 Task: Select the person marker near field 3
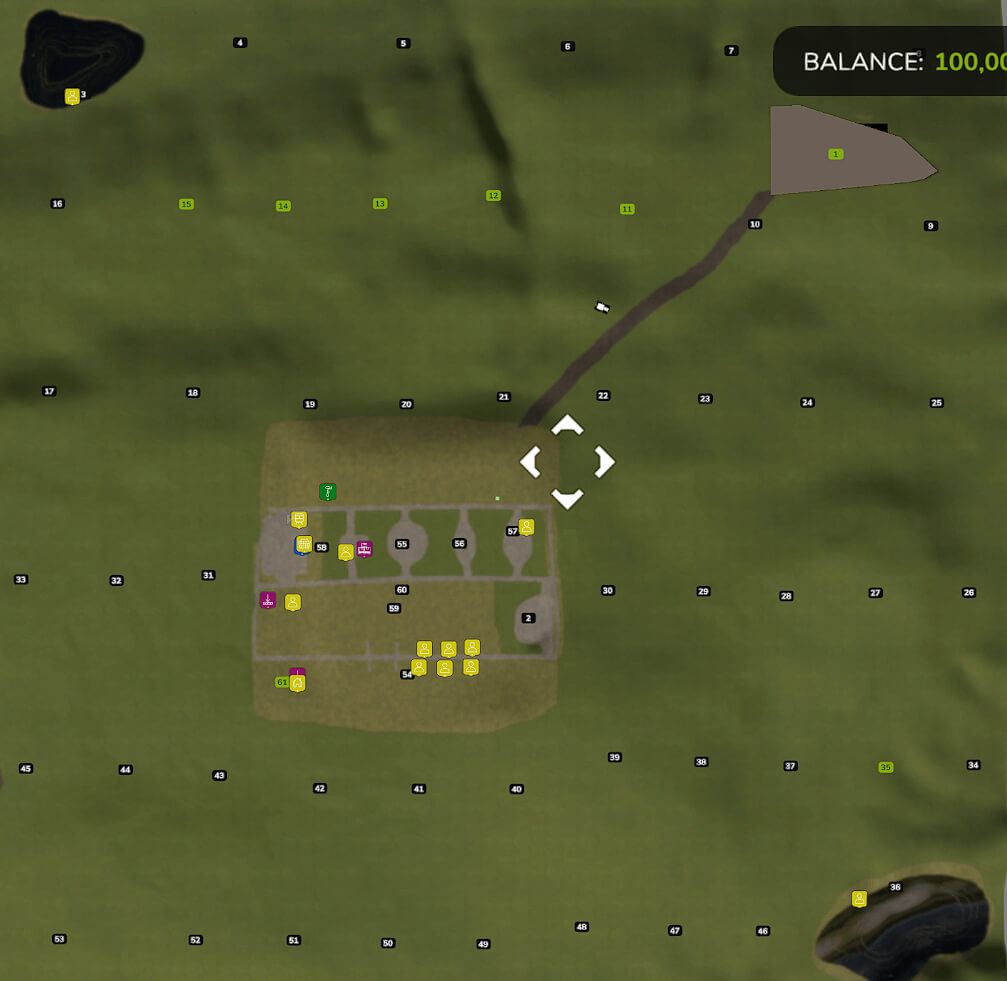coord(72,96)
